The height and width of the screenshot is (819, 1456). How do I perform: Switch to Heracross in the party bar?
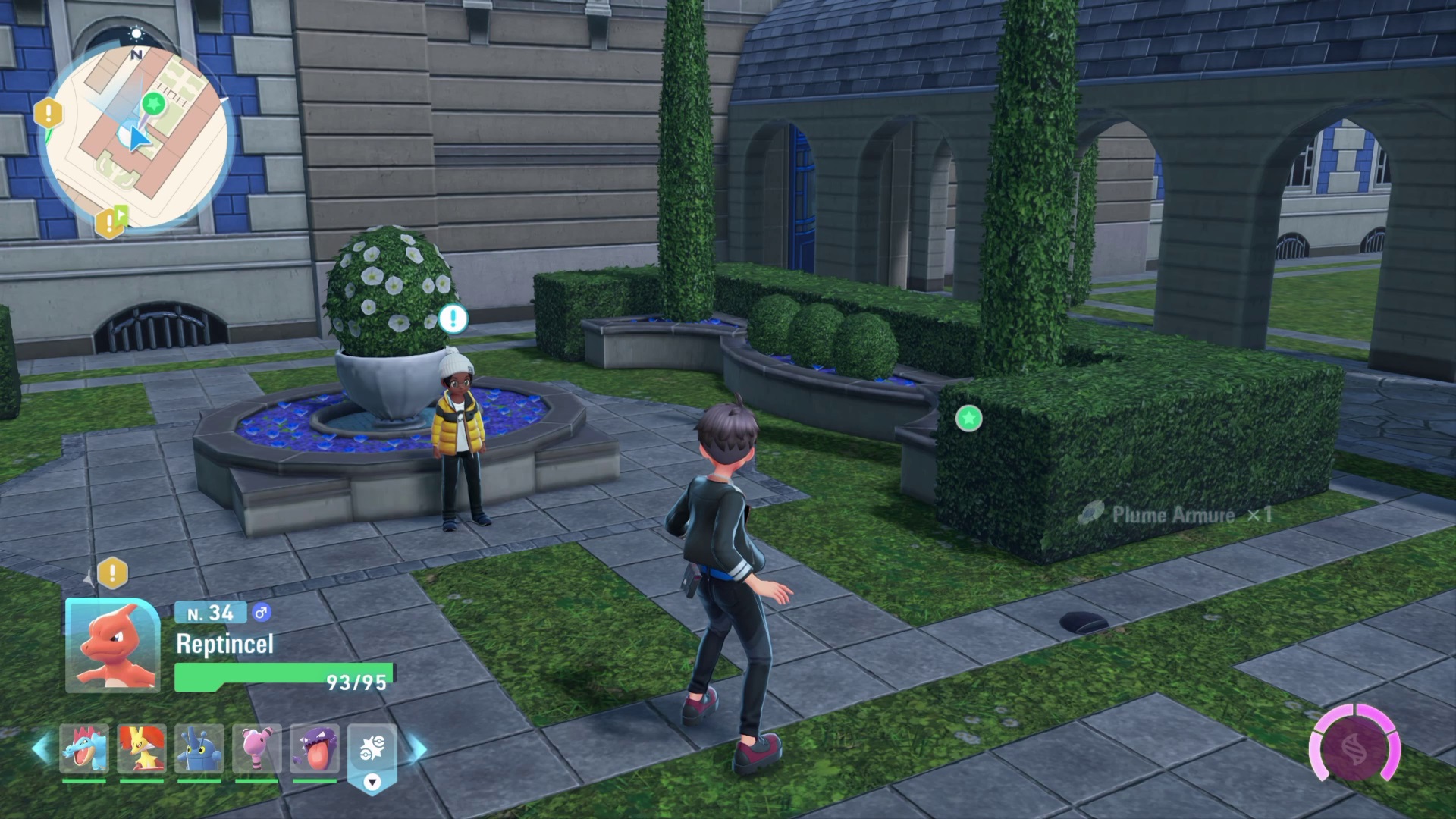[x=199, y=748]
